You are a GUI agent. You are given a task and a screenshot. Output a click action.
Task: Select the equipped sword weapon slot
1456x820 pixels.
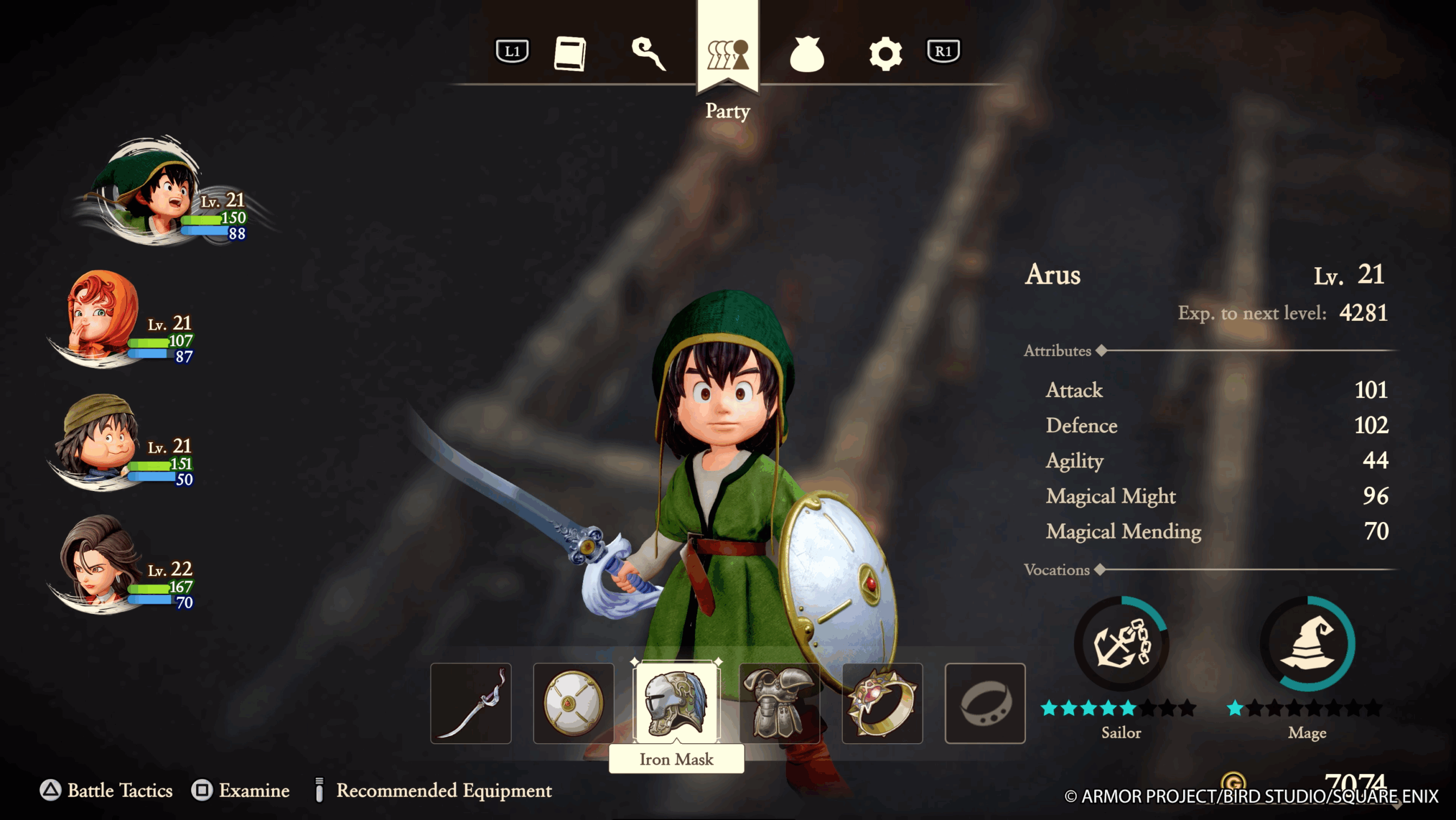471,703
